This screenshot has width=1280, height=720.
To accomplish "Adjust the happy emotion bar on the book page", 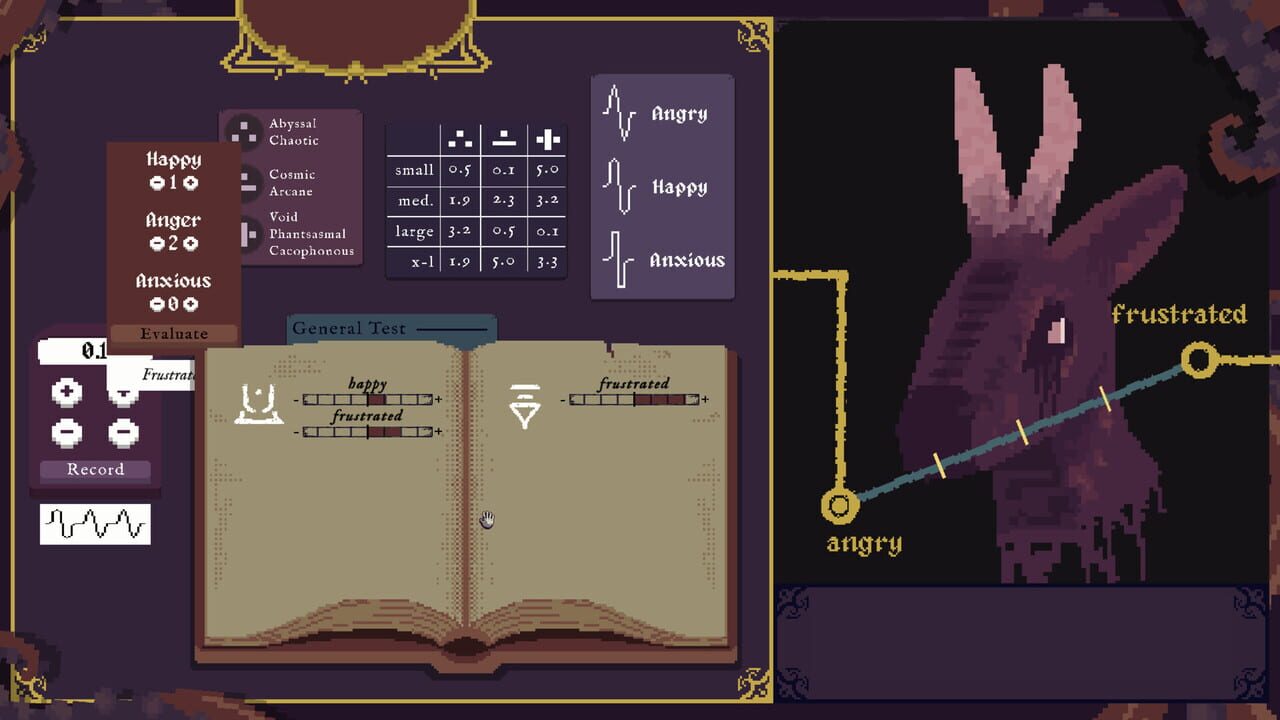I will [368, 397].
